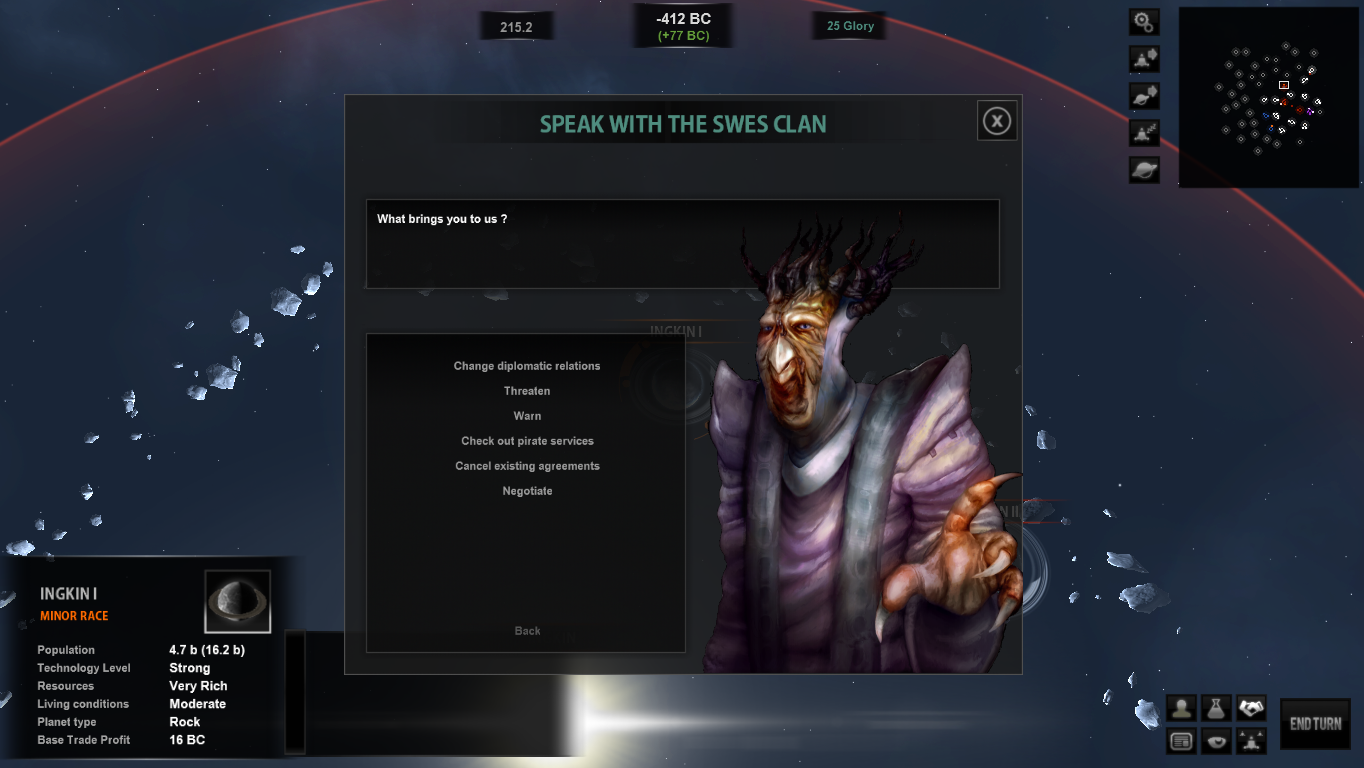Open Check out pirate services
The width and height of the screenshot is (1364, 768).
[x=527, y=441]
